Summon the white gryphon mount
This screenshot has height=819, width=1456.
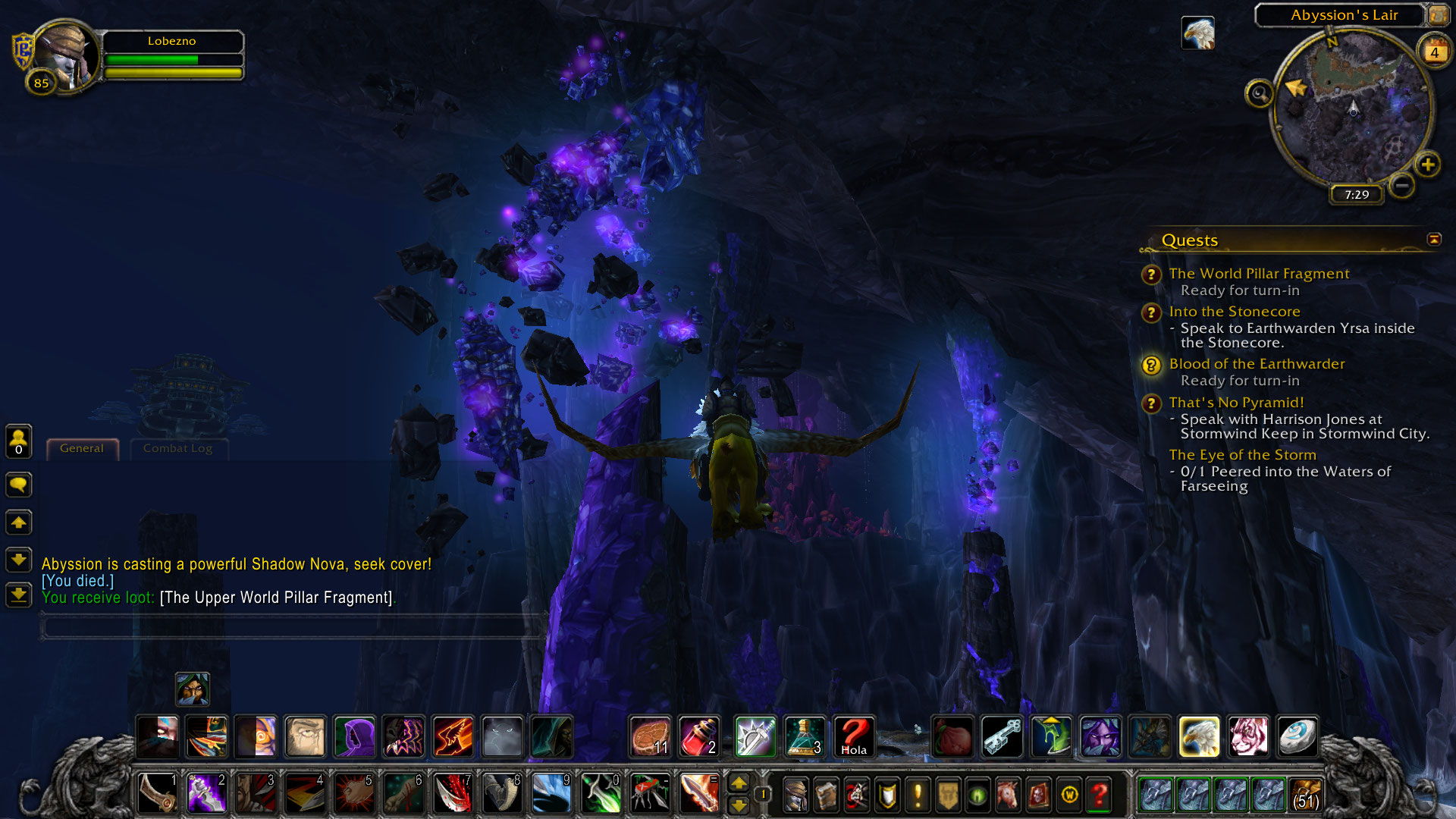click(1199, 736)
